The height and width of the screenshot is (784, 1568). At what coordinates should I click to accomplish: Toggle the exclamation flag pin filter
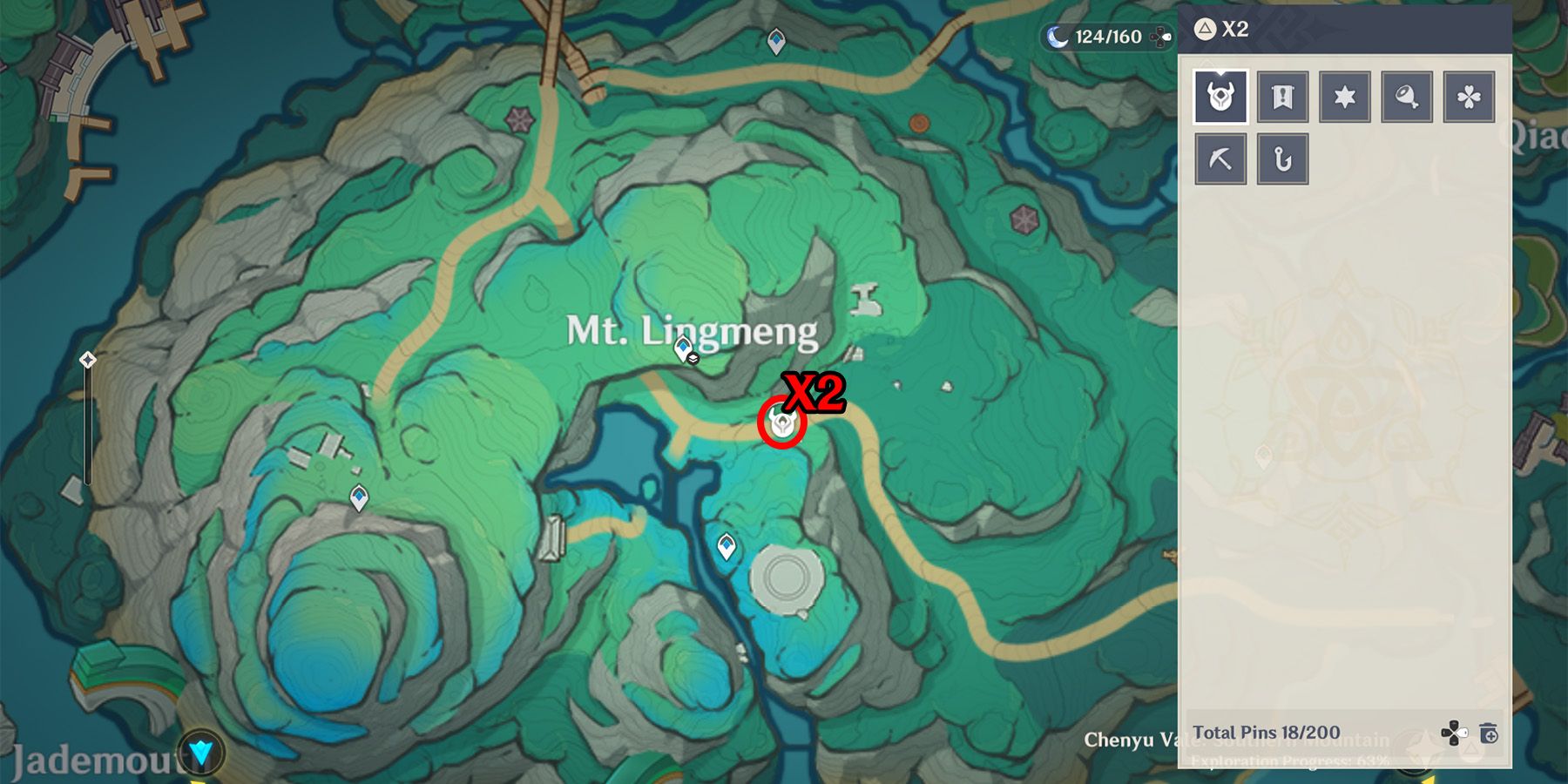pyautogui.click(x=1283, y=97)
